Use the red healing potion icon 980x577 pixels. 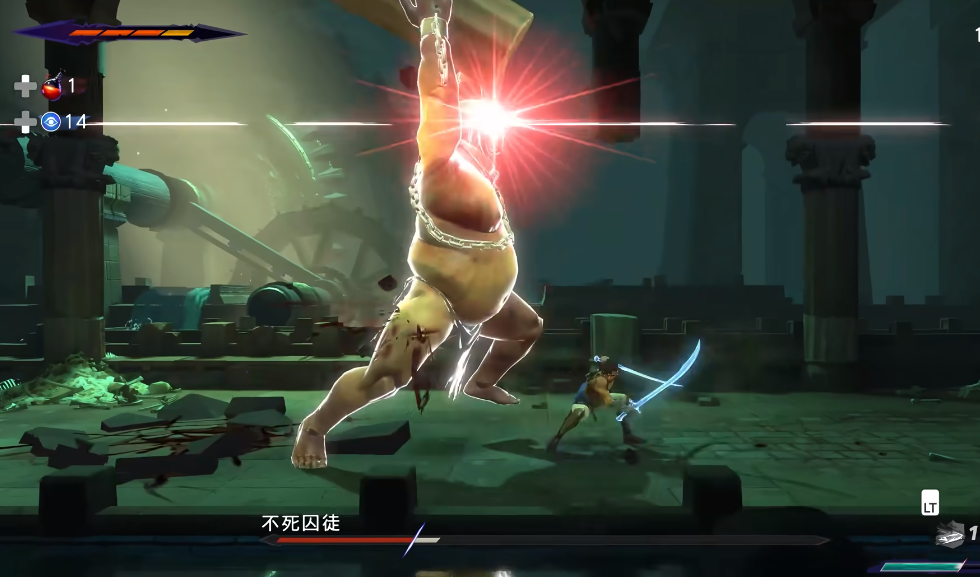53,87
